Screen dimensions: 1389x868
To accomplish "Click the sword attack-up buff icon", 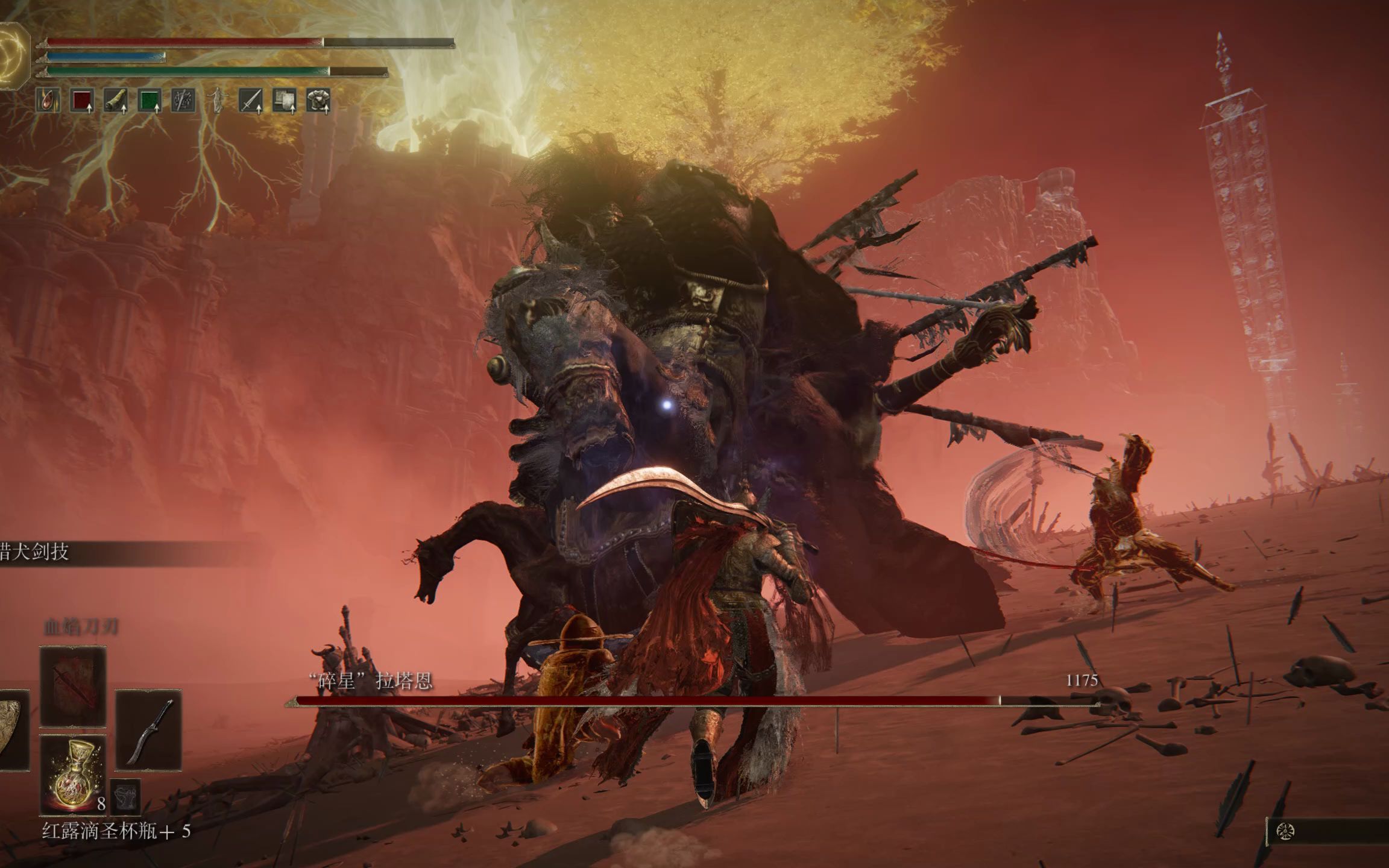I will (250, 101).
